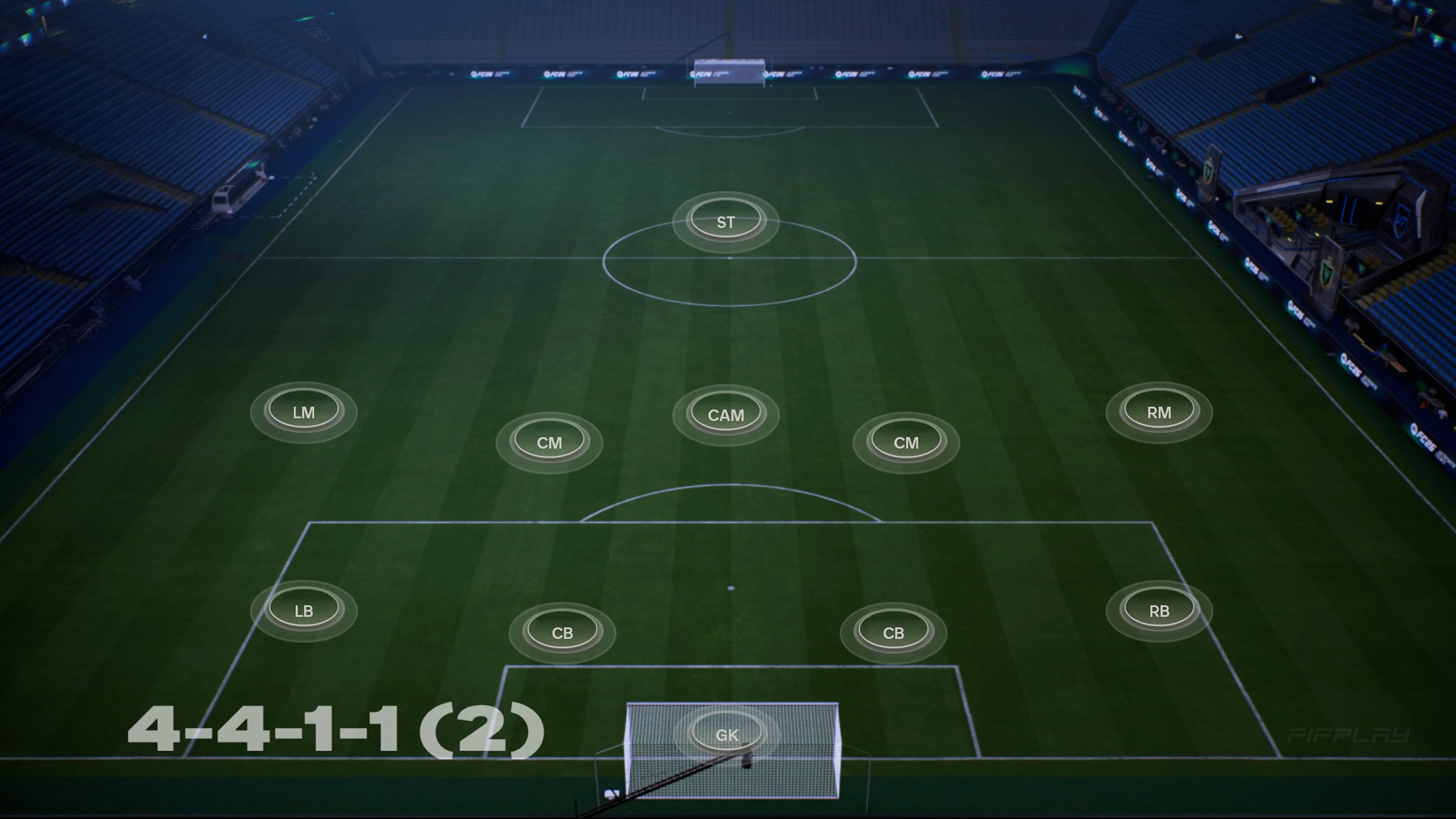Select the LM position marker
Screen dimensions: 1456x819
tap(304, 411)
